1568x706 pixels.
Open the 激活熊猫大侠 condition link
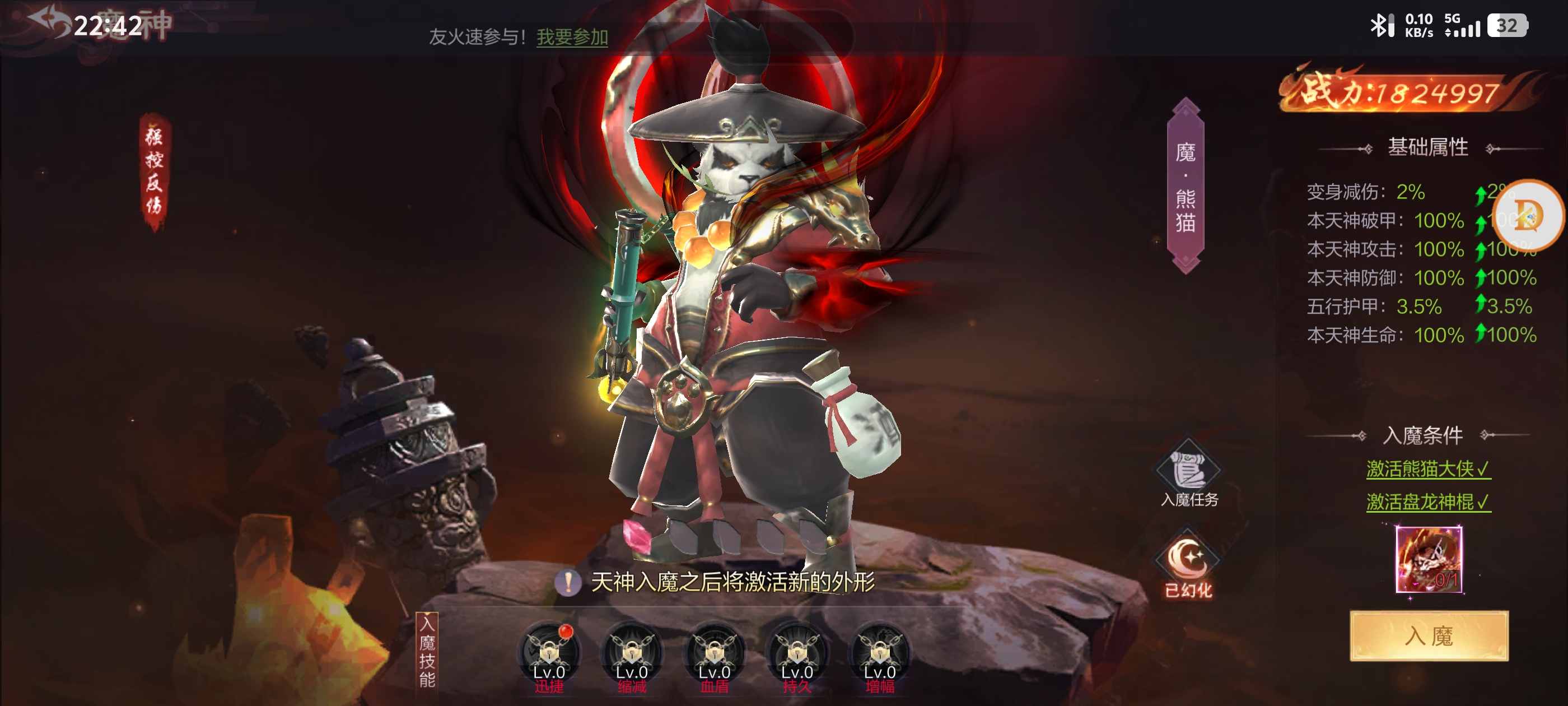(1428, 468)
